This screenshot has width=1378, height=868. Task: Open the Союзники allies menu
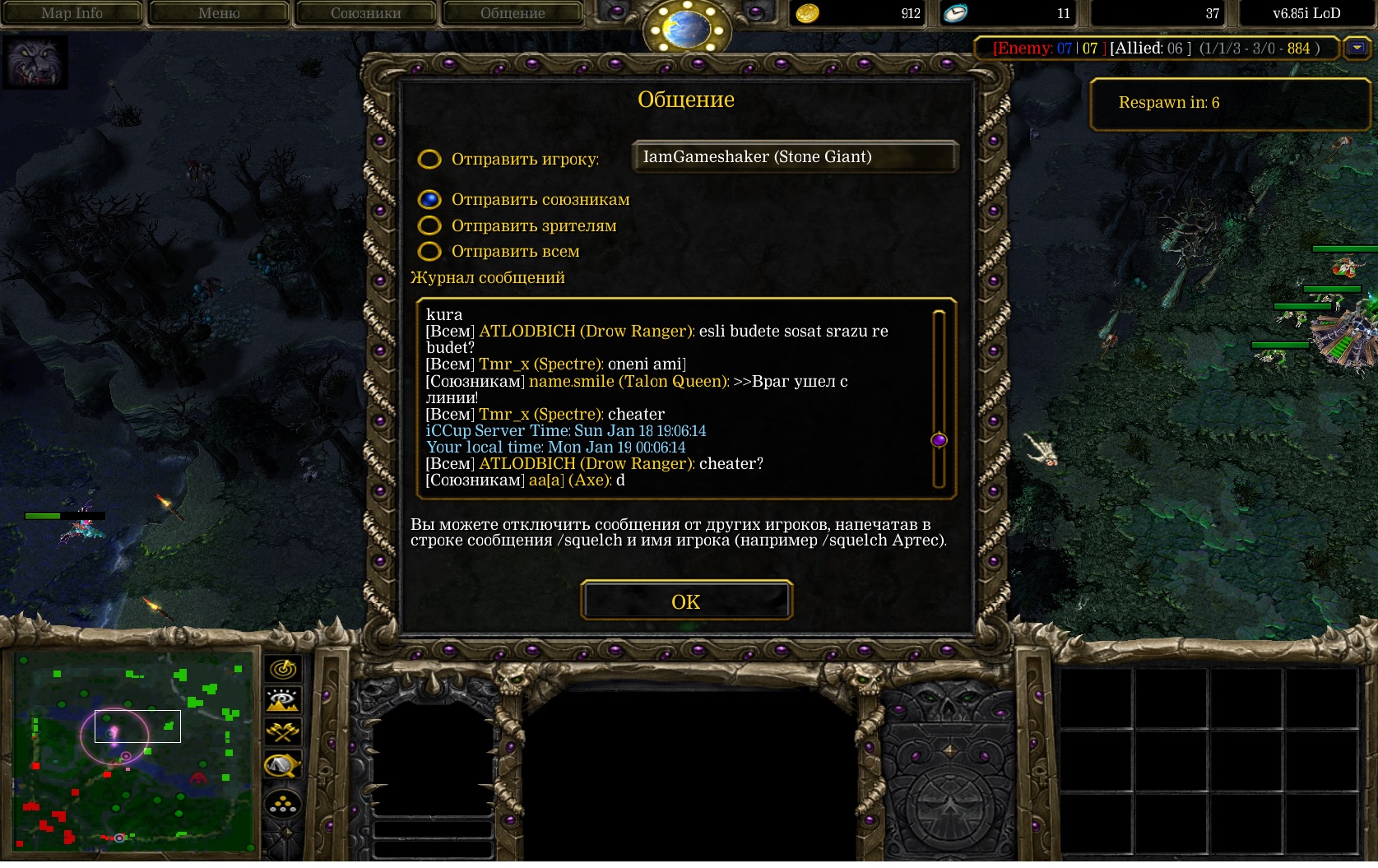point(365,13)
